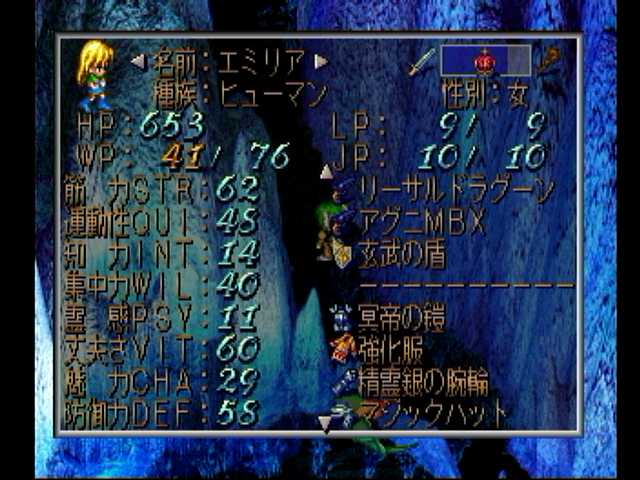Click the crown marker on the gauge

pyautogui.click(x=485, y=61)
